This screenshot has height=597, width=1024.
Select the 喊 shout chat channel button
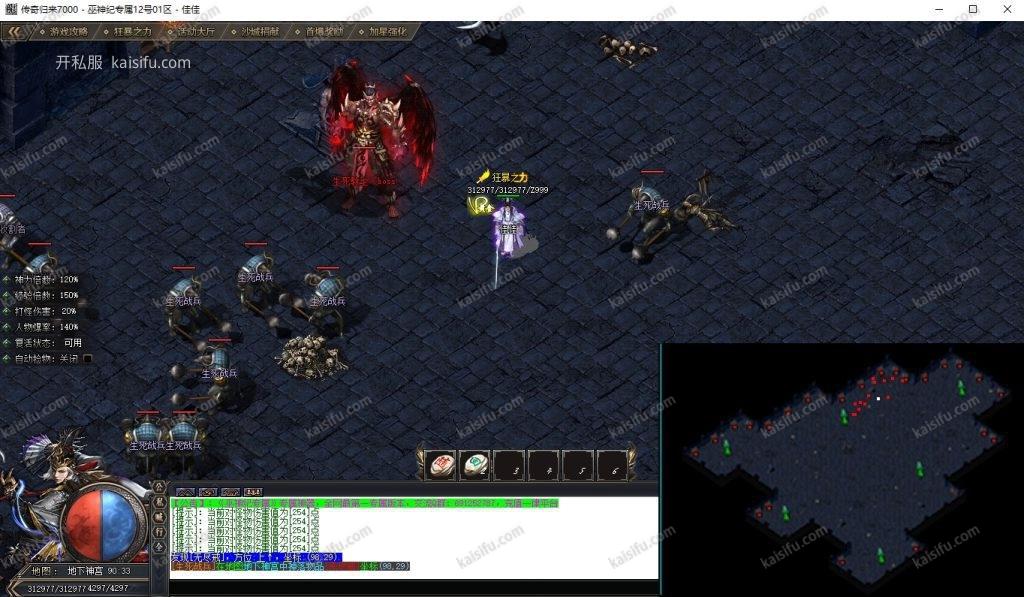(160, 518)
